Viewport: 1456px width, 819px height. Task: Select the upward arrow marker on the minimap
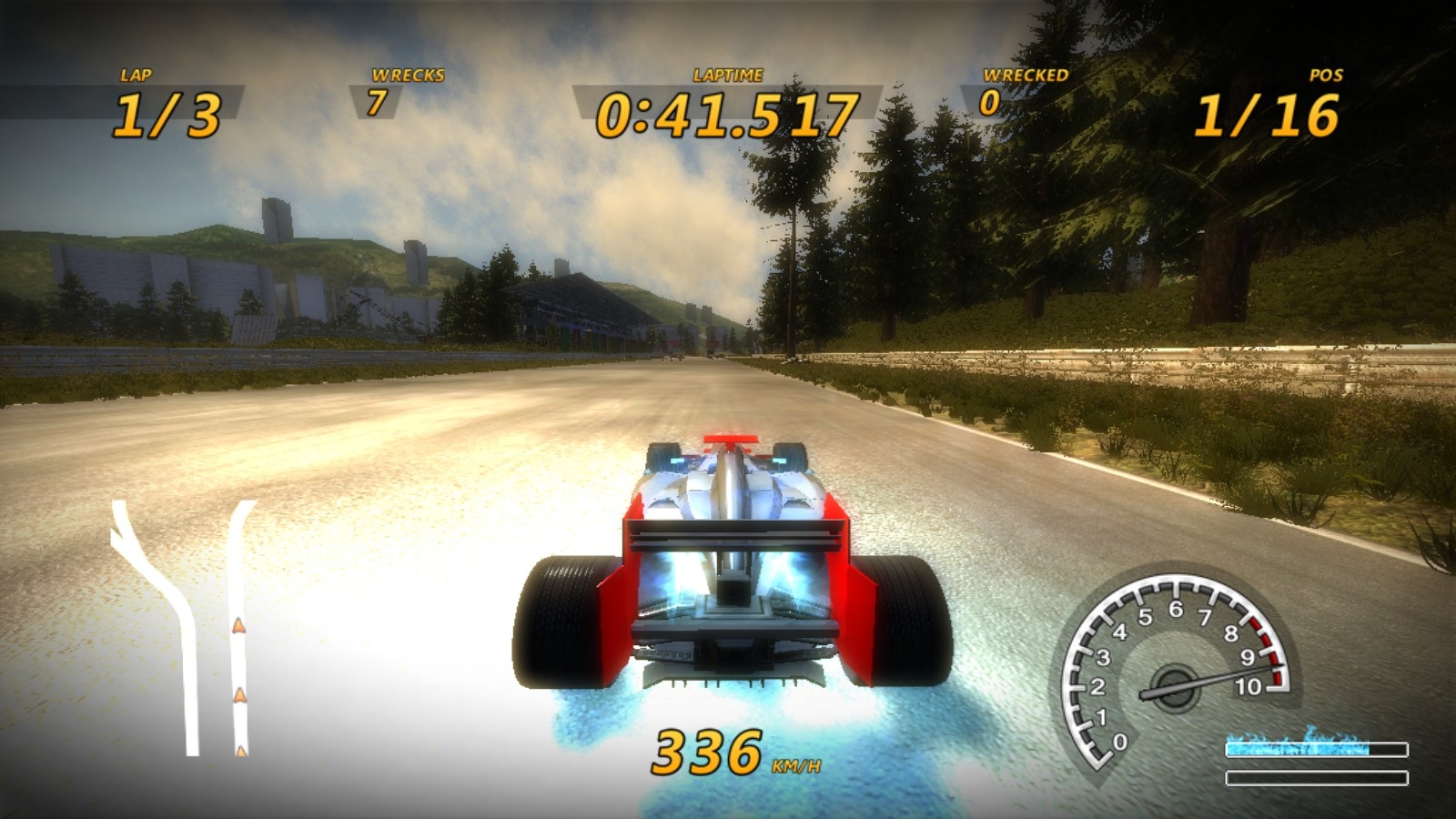[238, 626]
